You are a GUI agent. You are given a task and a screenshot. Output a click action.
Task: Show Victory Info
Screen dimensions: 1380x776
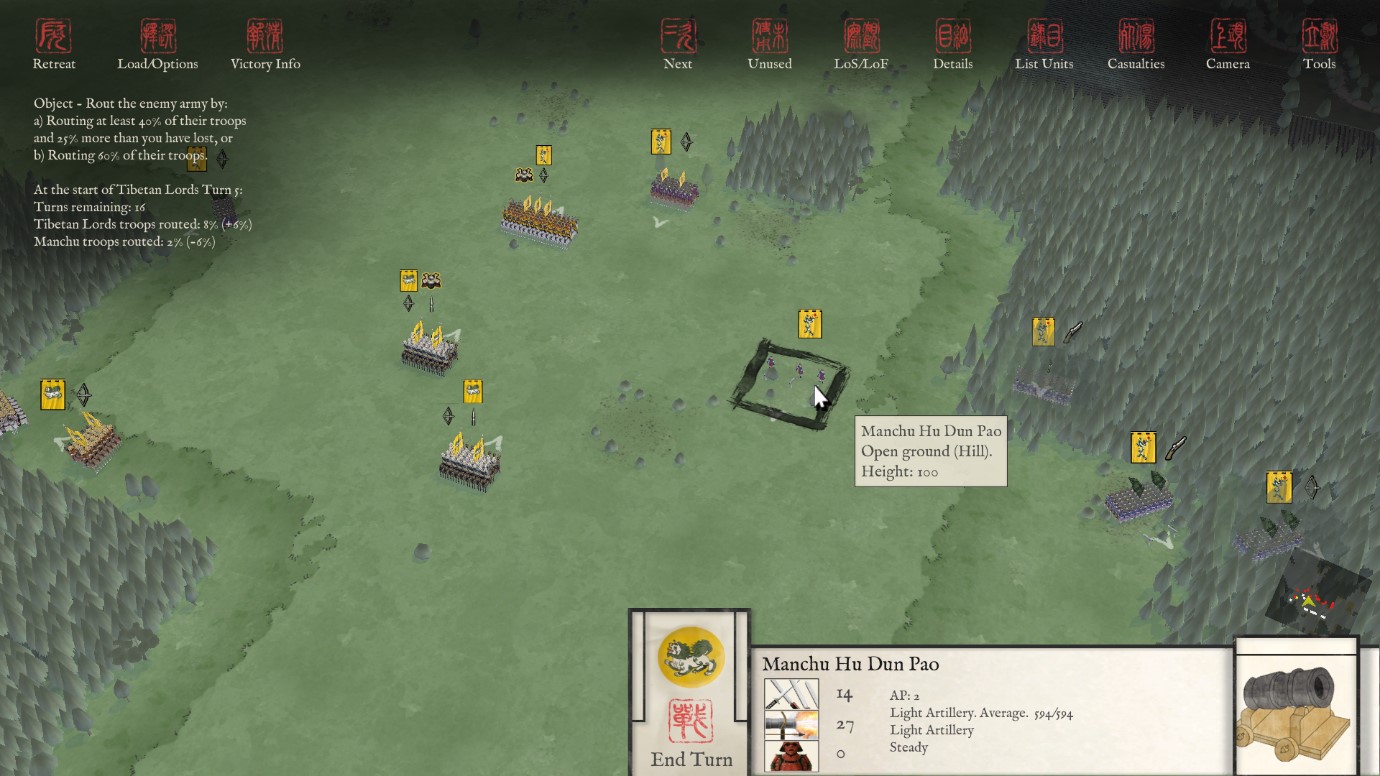pos(265,45)
